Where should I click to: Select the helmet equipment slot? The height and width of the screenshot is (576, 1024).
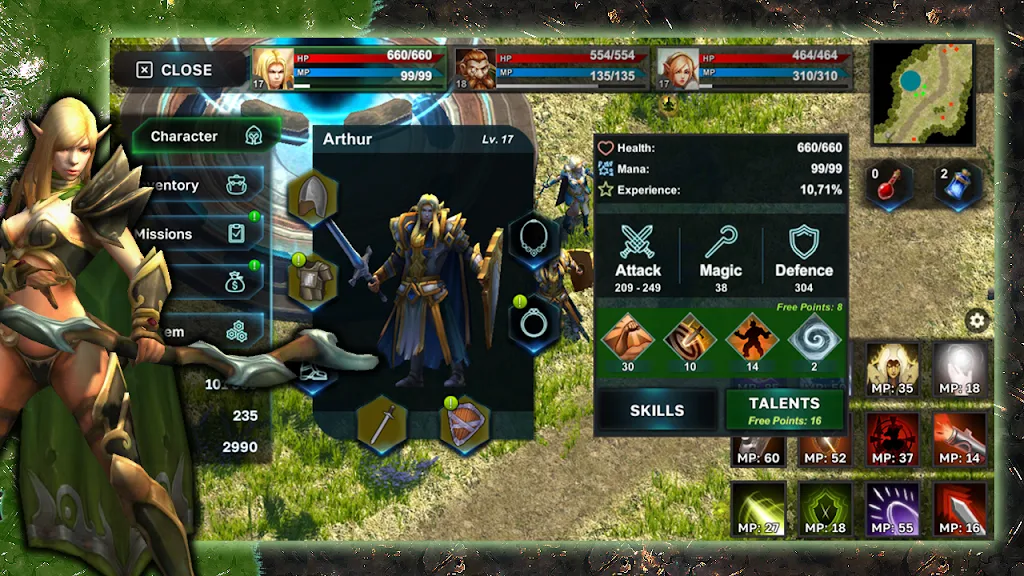tap(313, 199)
